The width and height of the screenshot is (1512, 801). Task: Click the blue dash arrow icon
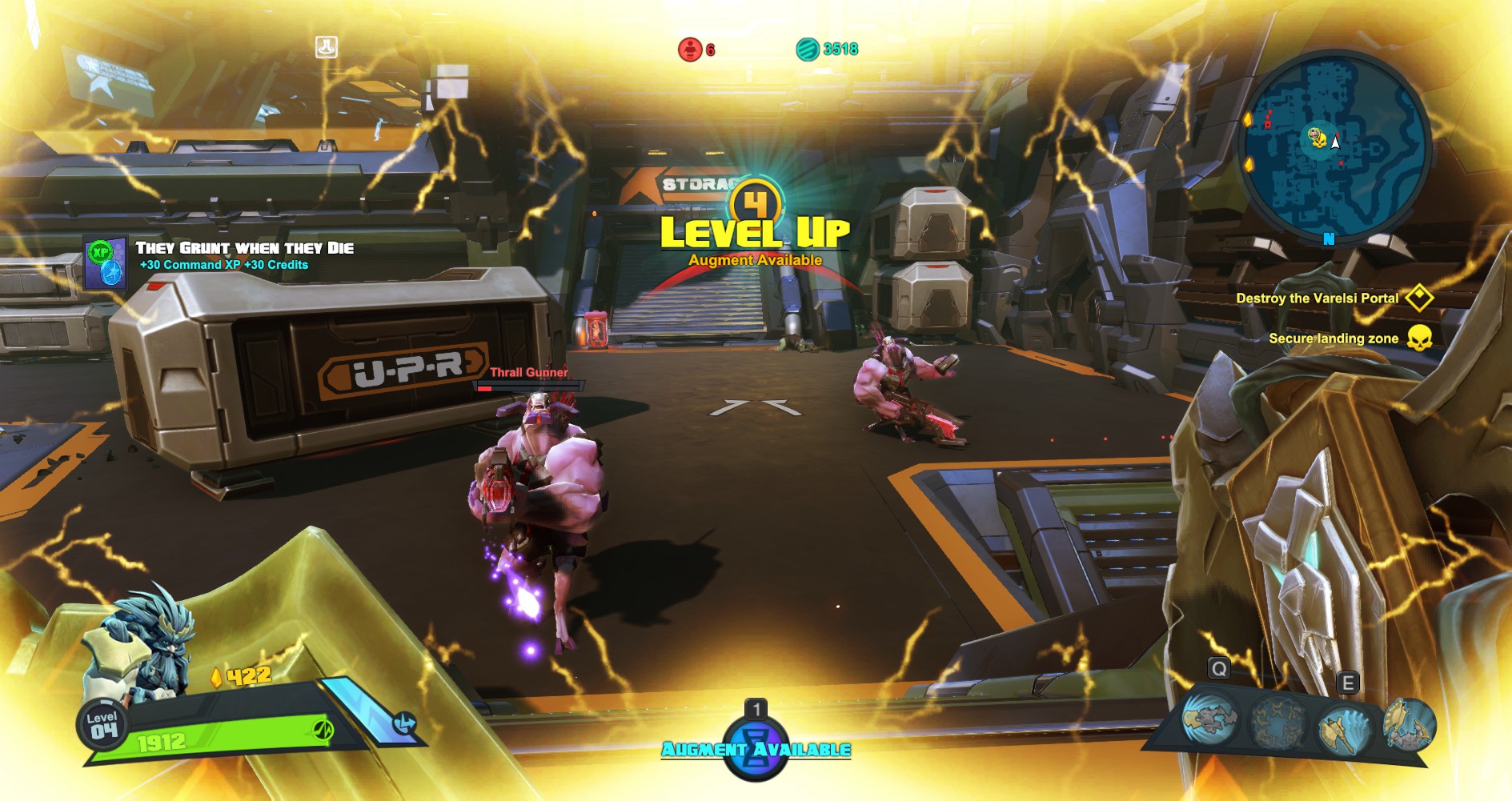(404, 724)
